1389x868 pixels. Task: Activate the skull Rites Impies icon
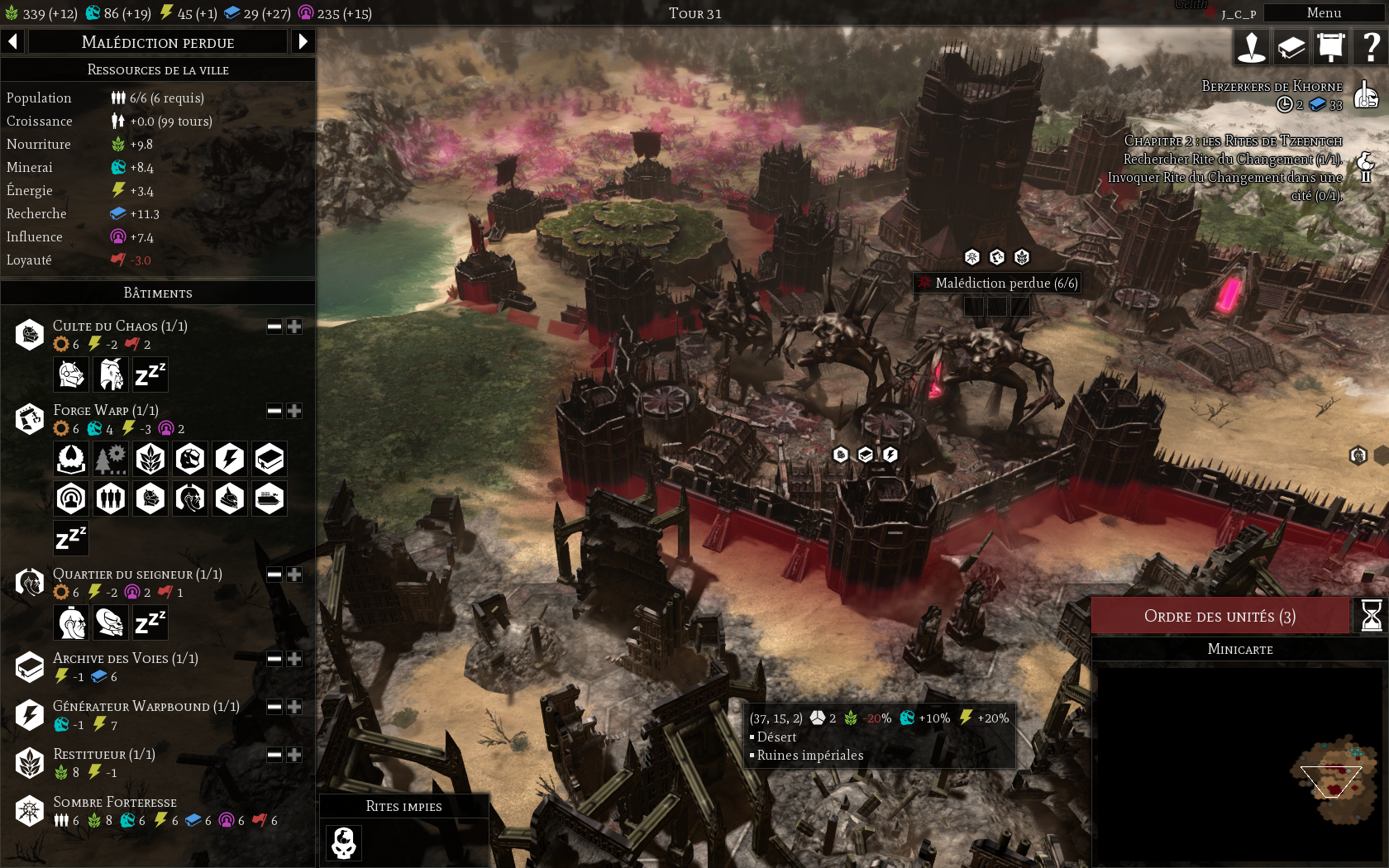pyautogui.click(x=344, y=843)
